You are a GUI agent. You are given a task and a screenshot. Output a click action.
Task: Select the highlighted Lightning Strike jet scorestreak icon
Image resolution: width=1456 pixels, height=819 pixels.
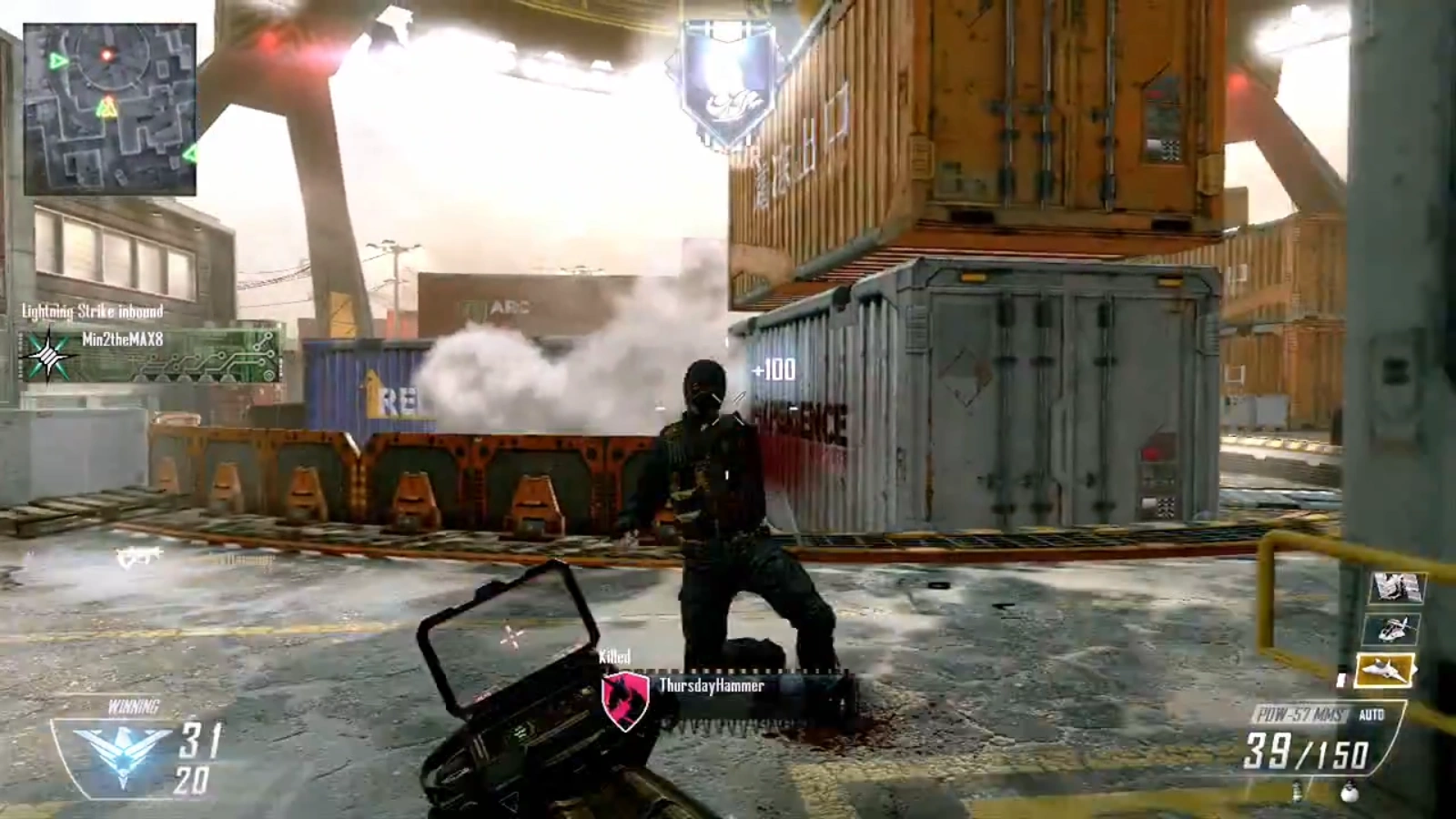(1385, 671)
